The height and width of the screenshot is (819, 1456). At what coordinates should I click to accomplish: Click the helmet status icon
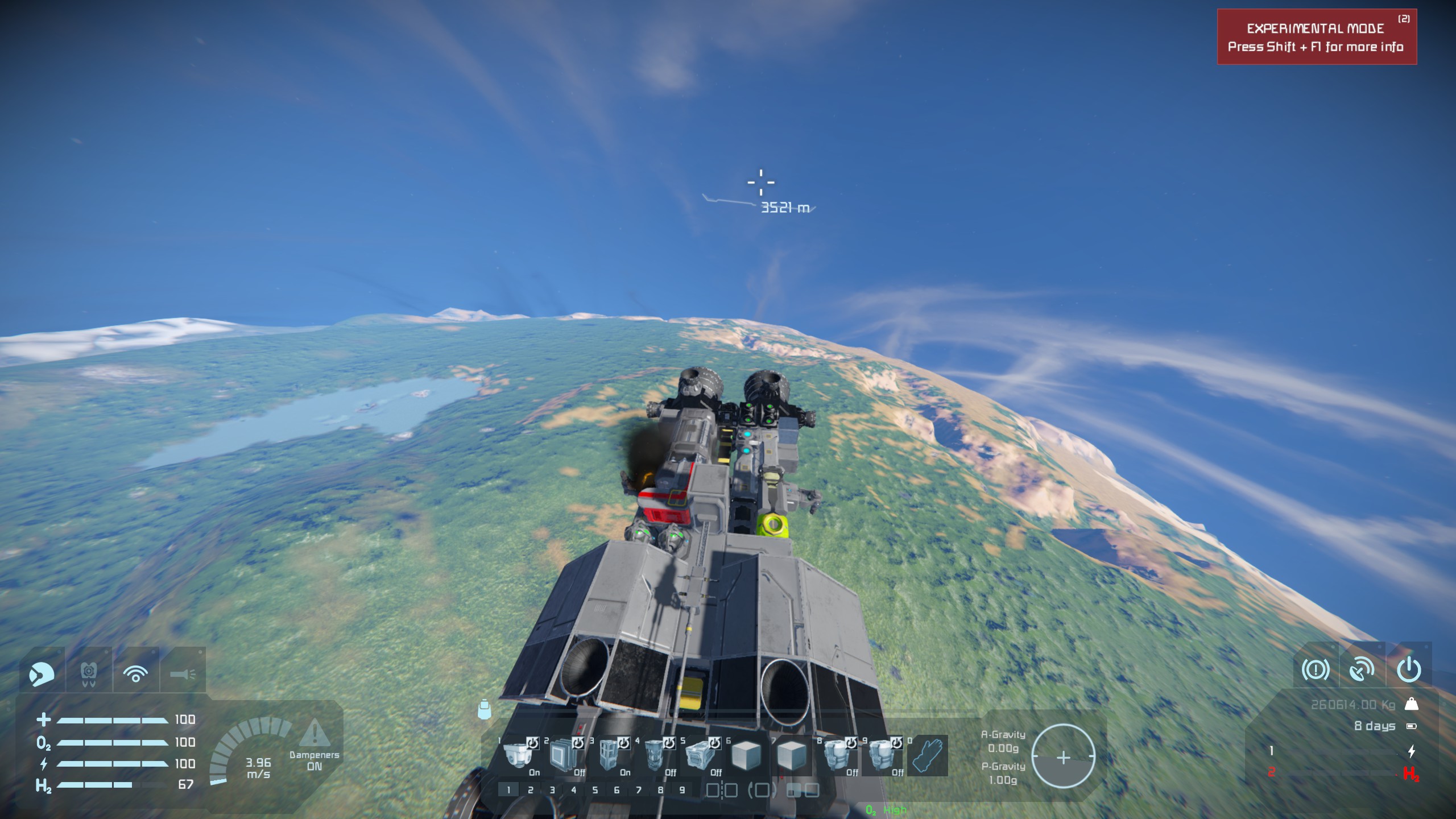tap(42, 674)
